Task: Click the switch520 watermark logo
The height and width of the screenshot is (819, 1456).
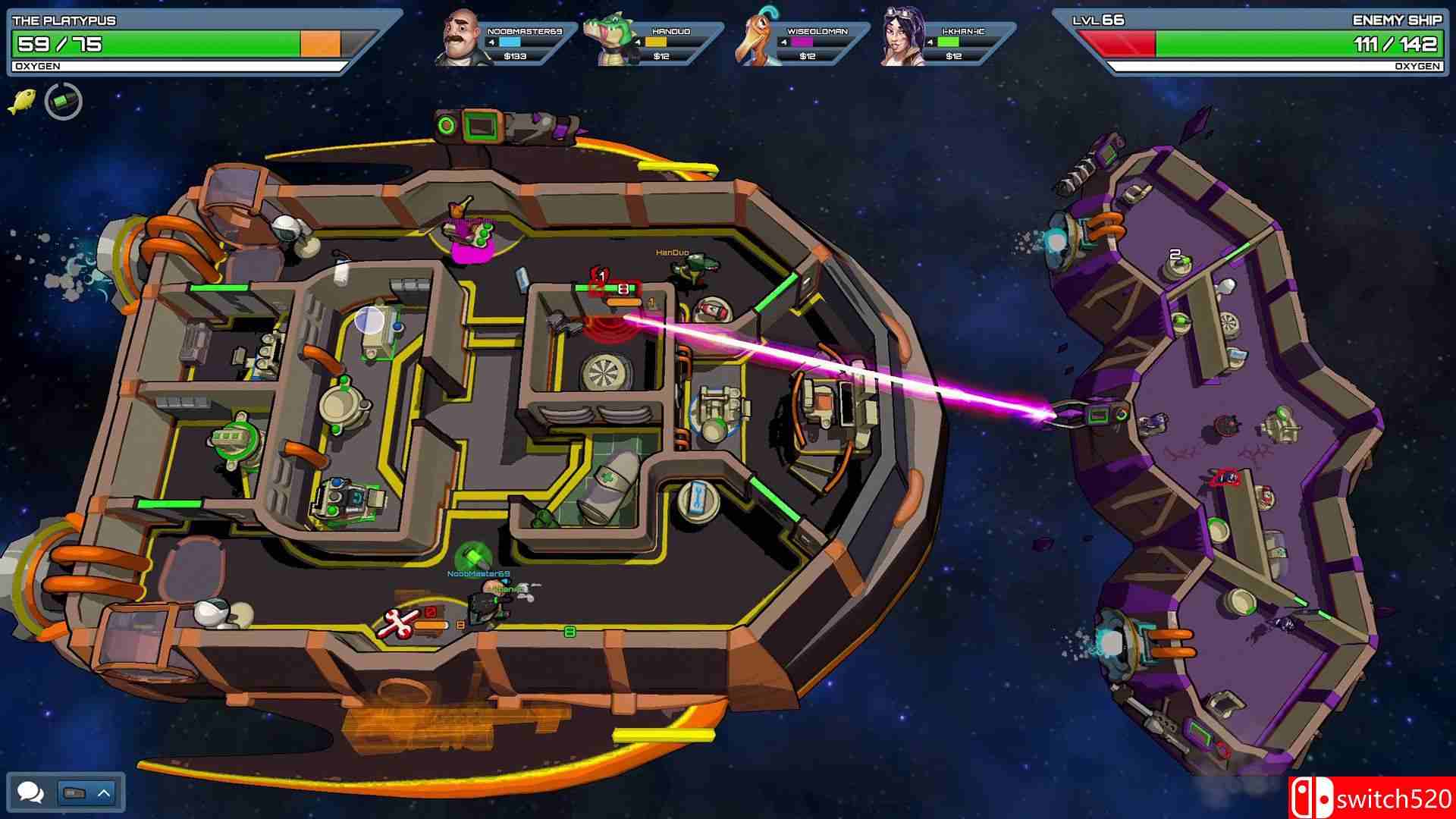Action: pyautogui.click(x=1371, y=798)
